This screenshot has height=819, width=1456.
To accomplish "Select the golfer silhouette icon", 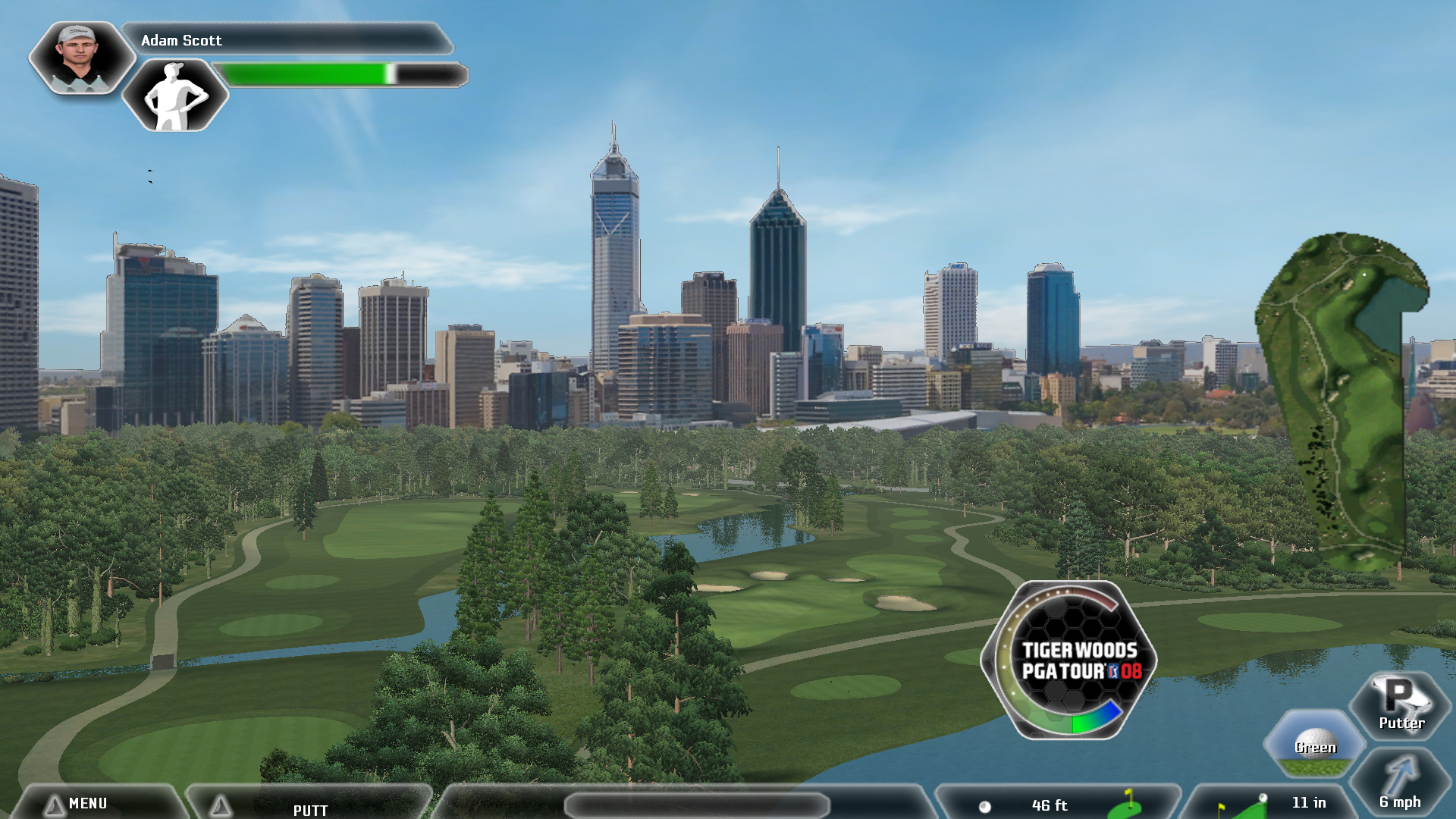I will point(175,96).
